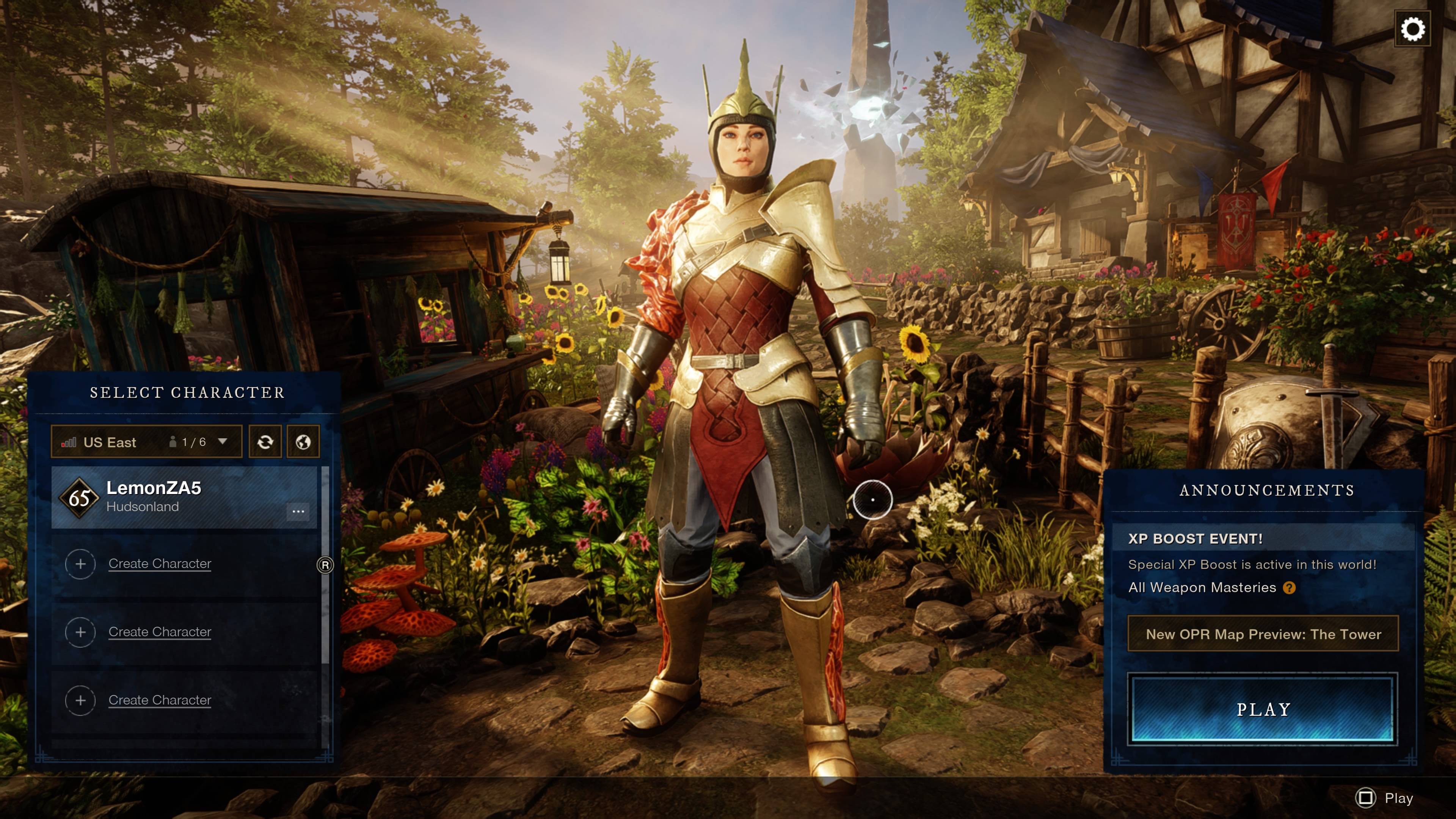Image resolution: width=1456 pixels, height=819 pixels.
Task: Refresh the character list
Action: coord(265,442)
